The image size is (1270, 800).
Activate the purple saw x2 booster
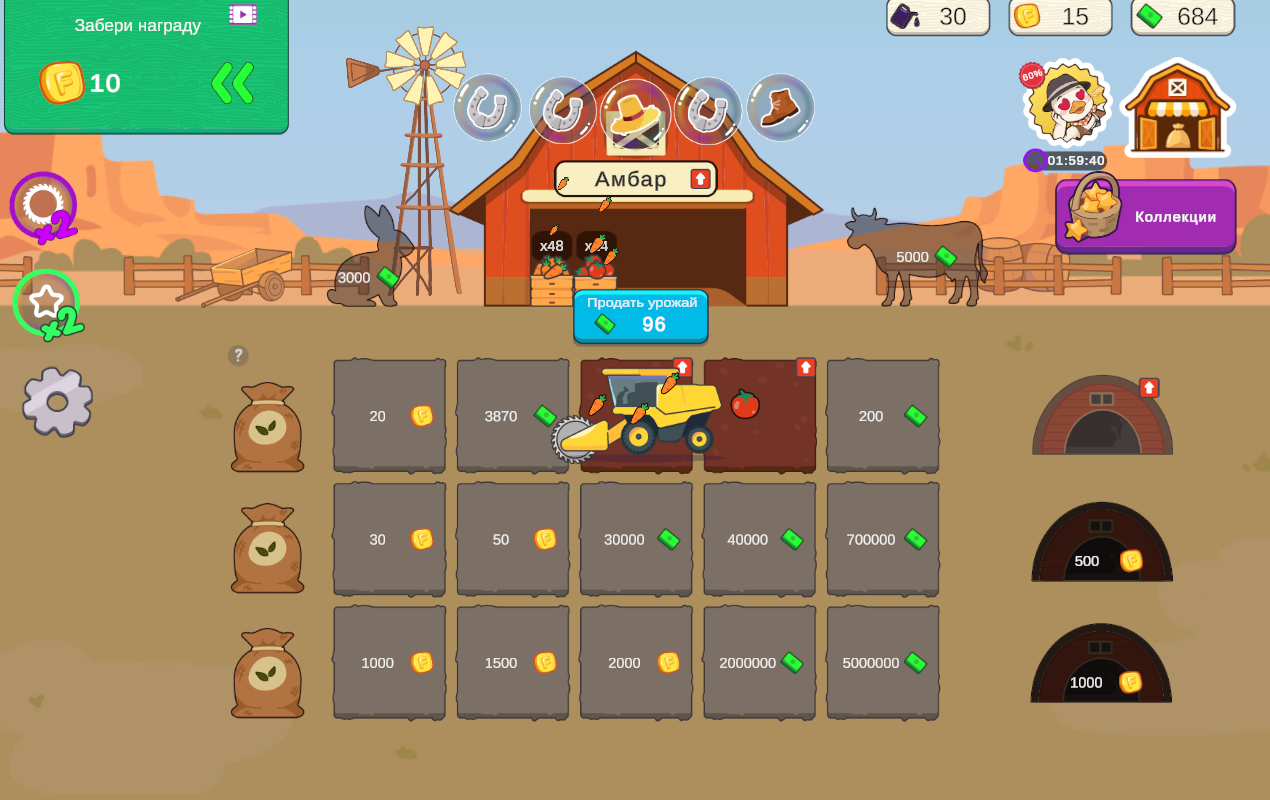[x=44, y=207]
